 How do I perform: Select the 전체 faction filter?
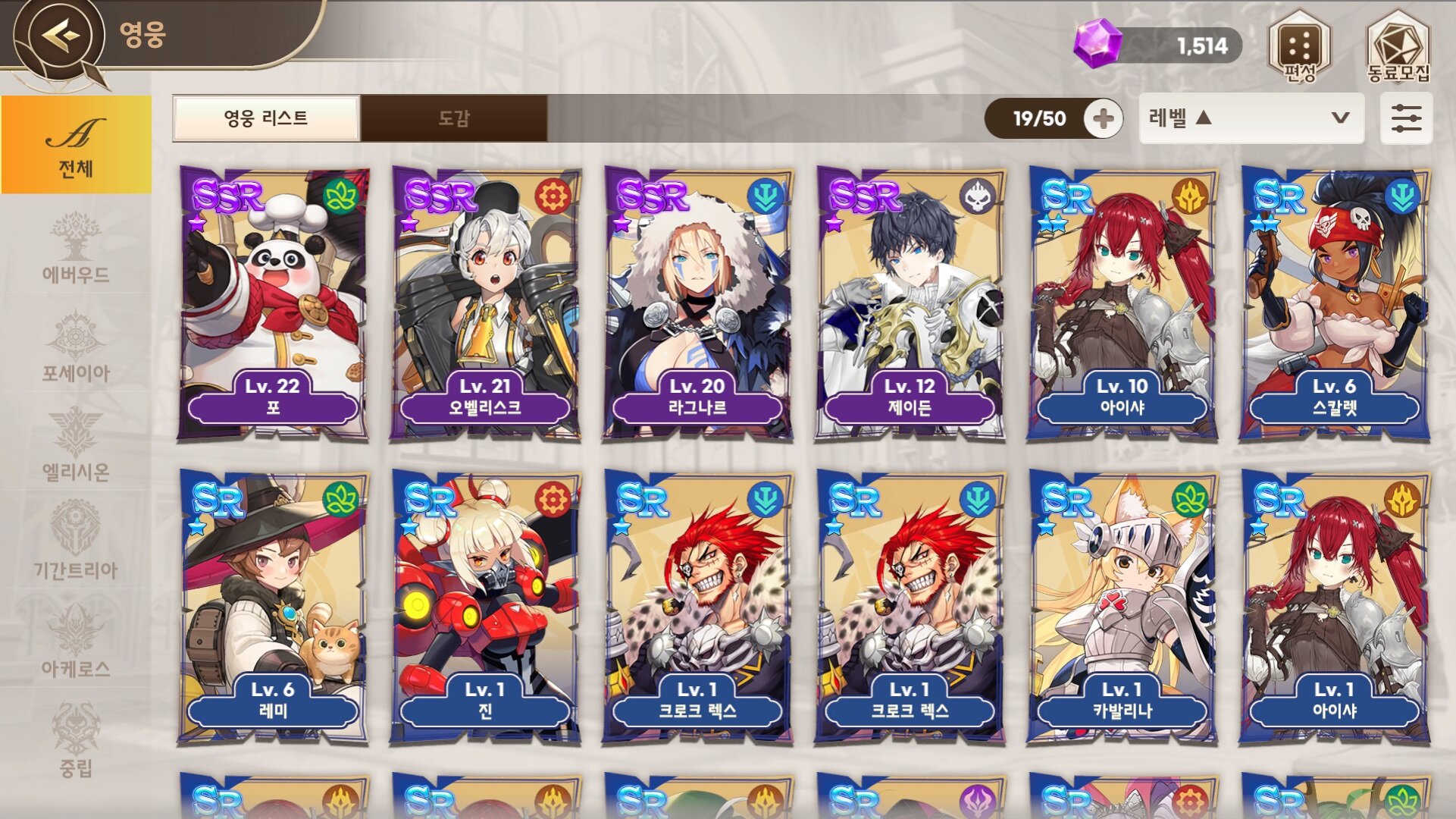(76, 145)
